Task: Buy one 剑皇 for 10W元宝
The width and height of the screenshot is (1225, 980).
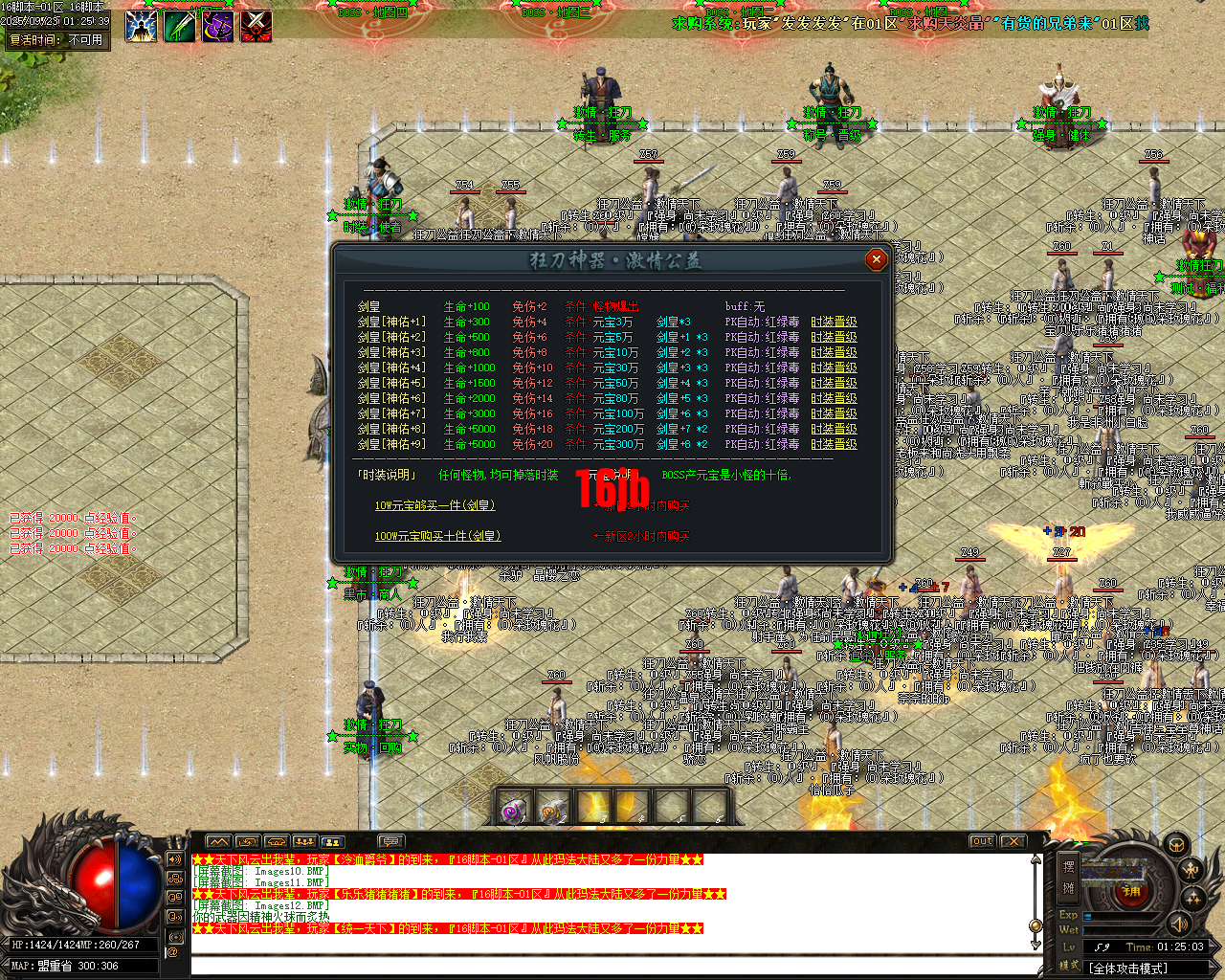Action: pyautogui.click(x=434, y=505)
